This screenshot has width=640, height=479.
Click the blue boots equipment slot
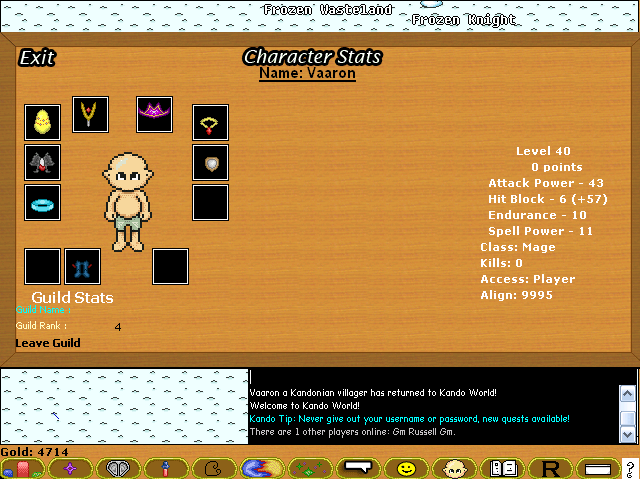tap(82, 266)
